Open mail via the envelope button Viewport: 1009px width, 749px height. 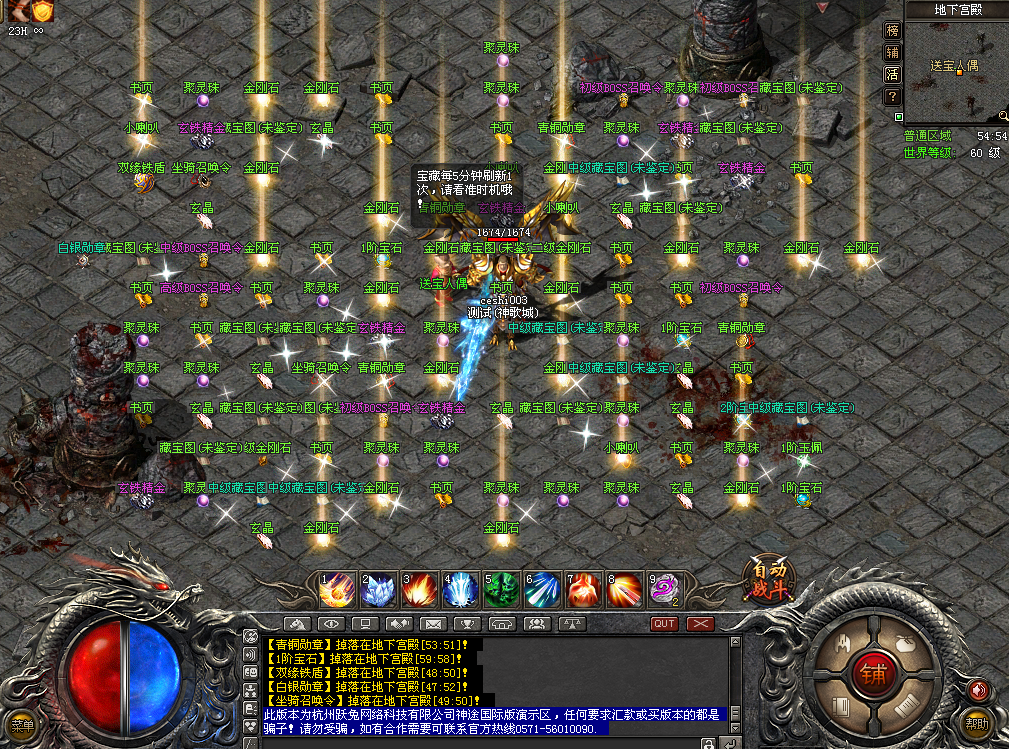433,623
